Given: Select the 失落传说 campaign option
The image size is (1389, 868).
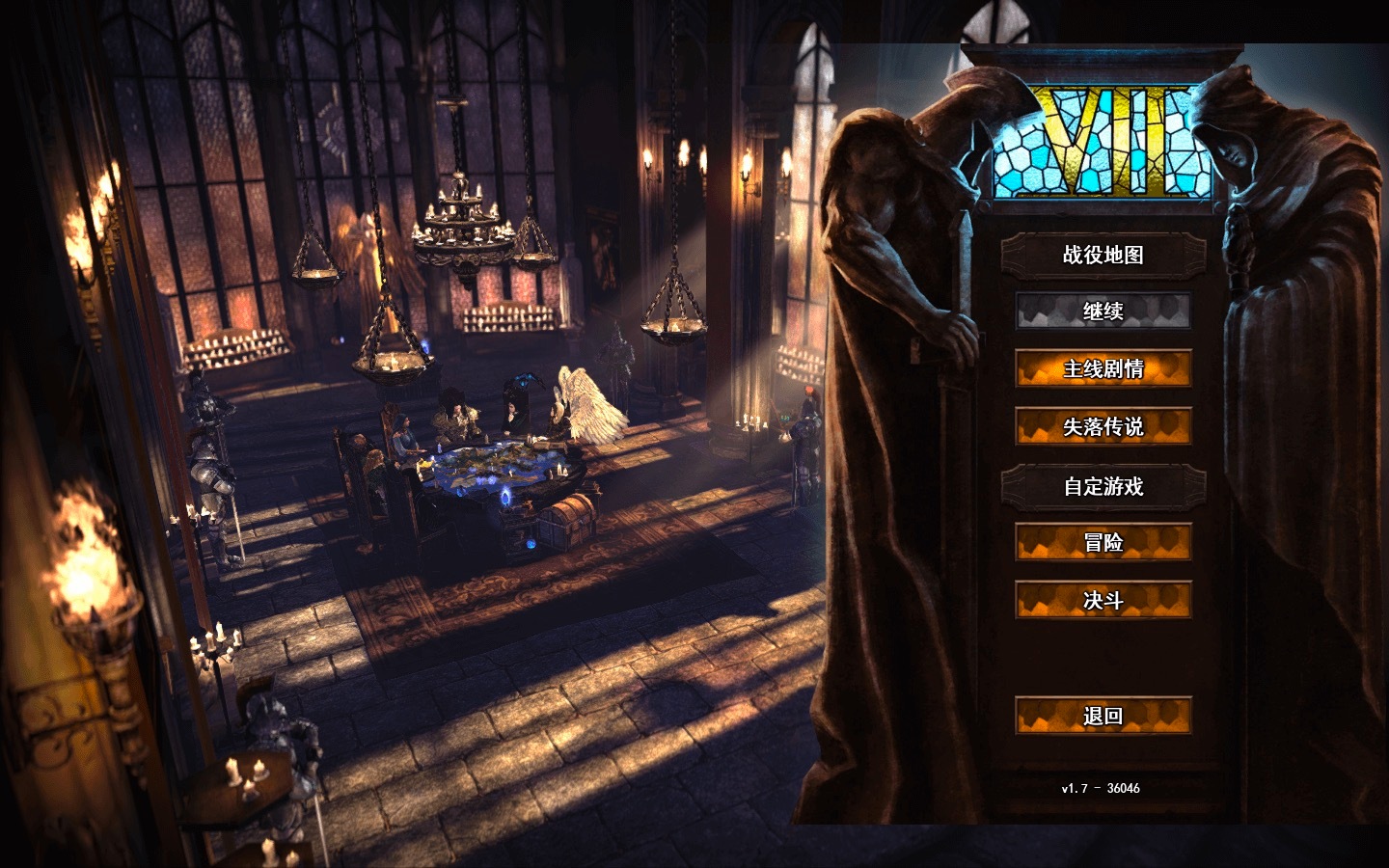Looking at the screenshot, I should coord(1103,426).
